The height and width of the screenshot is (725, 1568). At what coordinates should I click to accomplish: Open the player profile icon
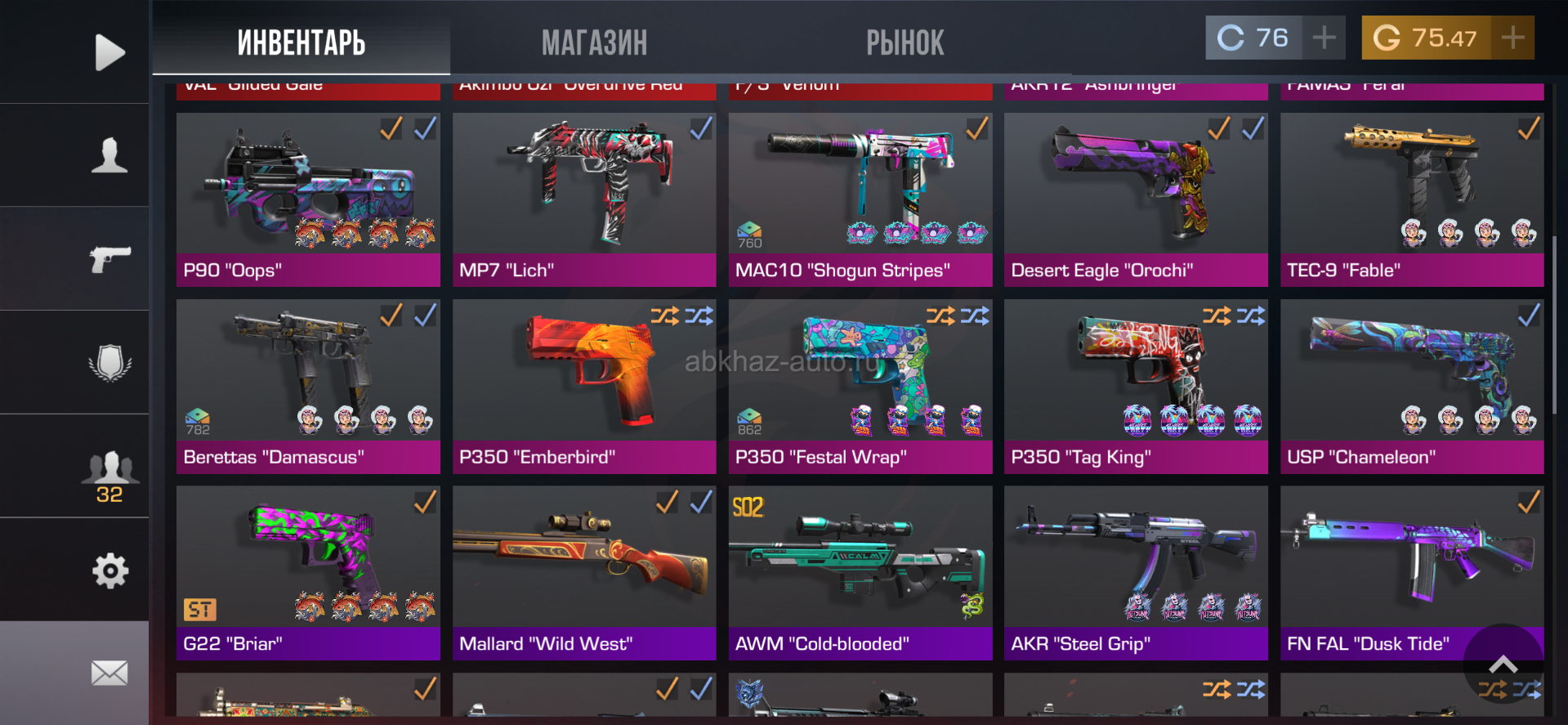pyautogui.click(x=109, y=155)
